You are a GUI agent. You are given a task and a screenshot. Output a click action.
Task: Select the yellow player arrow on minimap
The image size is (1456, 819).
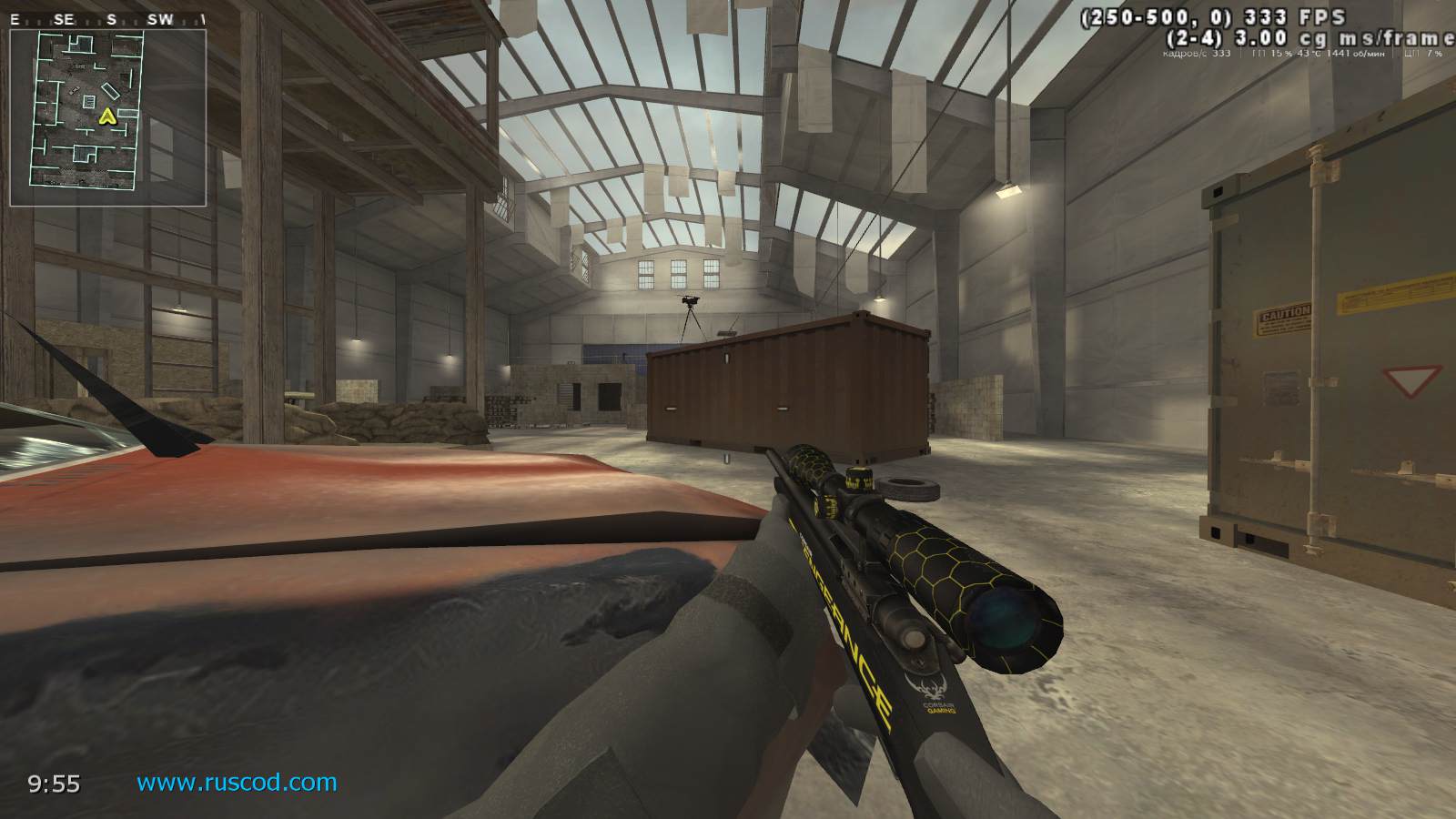107,116
